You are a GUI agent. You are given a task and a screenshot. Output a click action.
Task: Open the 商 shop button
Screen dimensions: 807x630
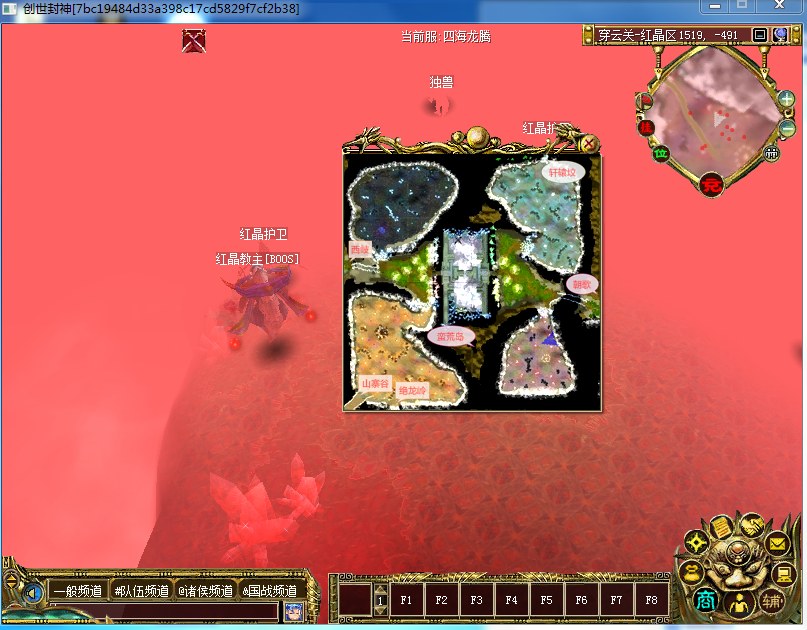706,601
